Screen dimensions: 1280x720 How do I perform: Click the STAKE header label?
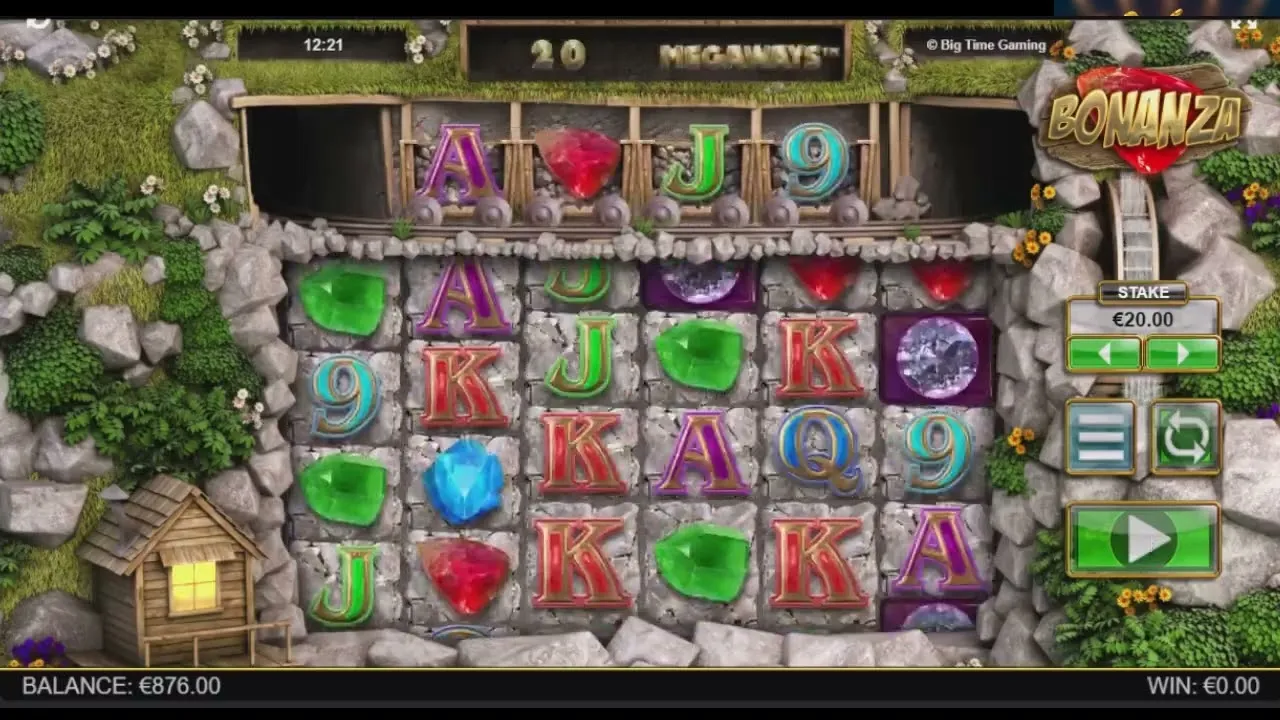[1143, 292]
